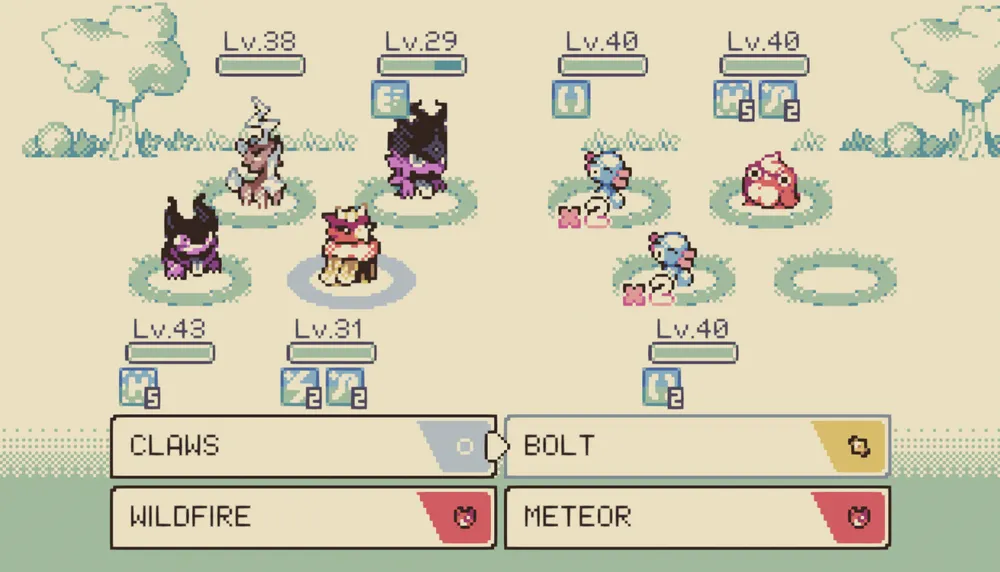This screenshot has width=1000, height=572.
Task: Select the CLAWS move
Action: pyautogui.click(x=302, y=446)
